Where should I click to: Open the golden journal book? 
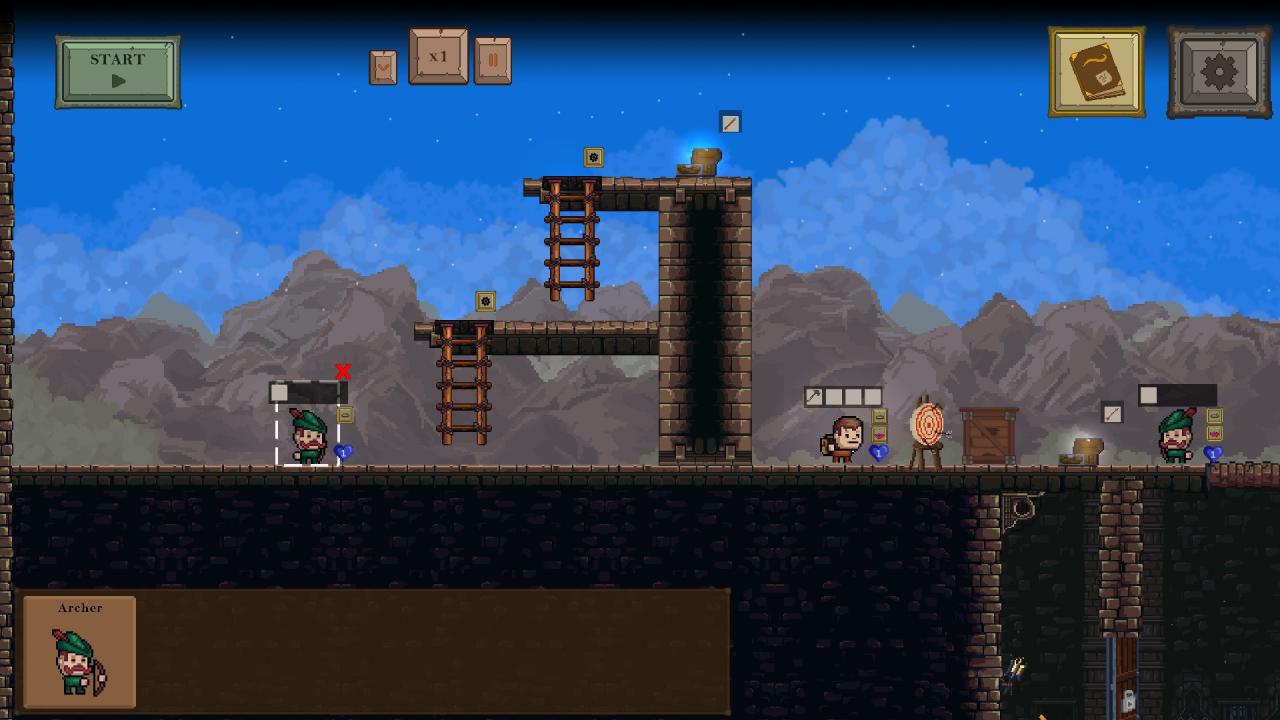click(x=1097, y=72)
